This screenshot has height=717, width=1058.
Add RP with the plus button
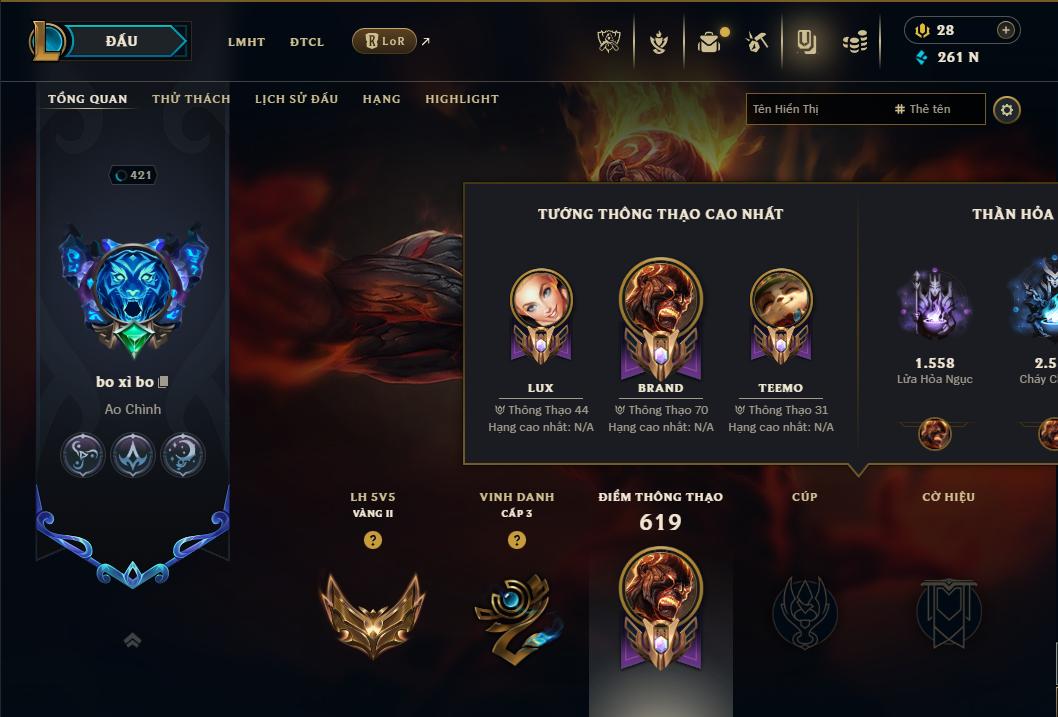[x=1005, y=31]
